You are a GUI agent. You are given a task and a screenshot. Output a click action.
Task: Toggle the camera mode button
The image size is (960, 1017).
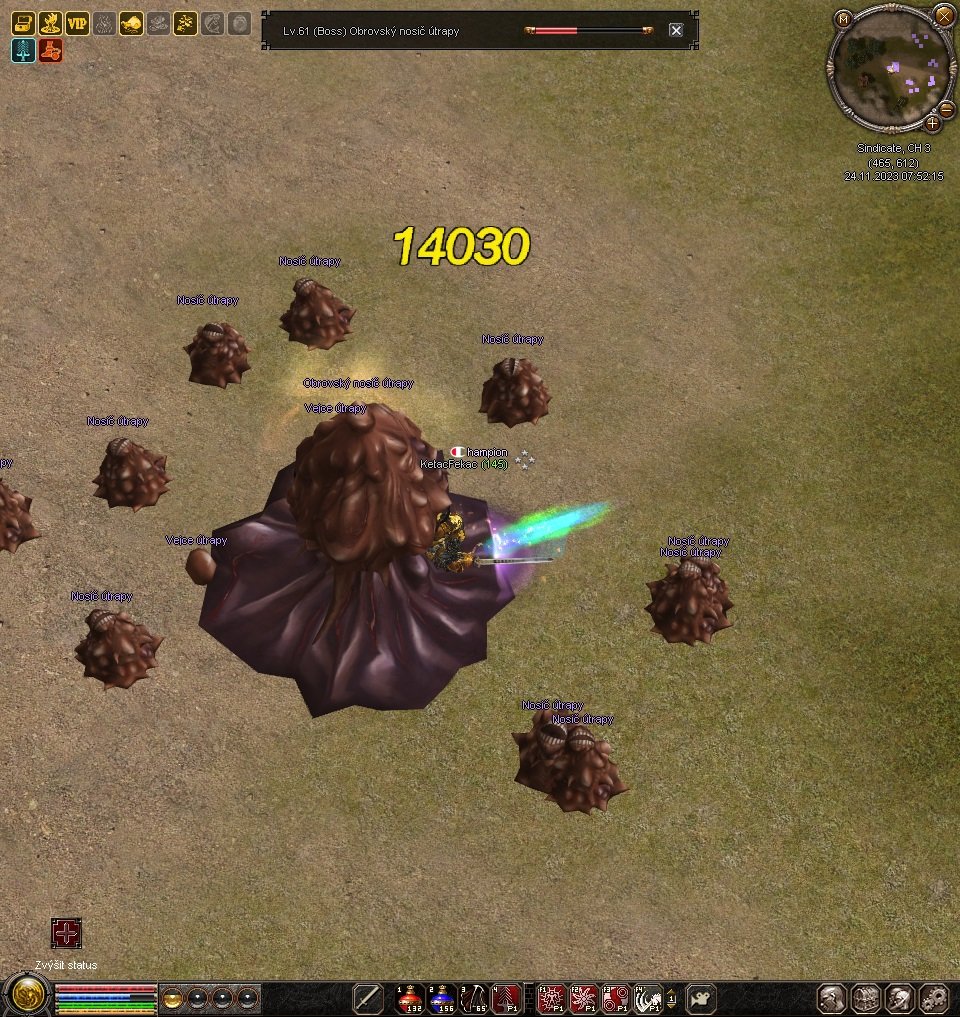click(x=701, y=998)
